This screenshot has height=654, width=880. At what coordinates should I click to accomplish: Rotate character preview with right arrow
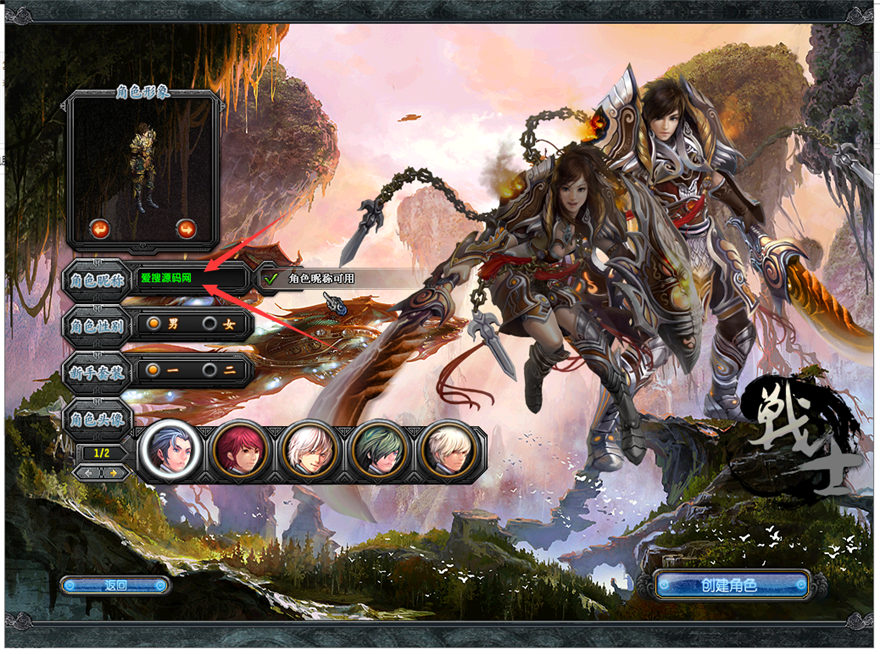coord(186,229)
